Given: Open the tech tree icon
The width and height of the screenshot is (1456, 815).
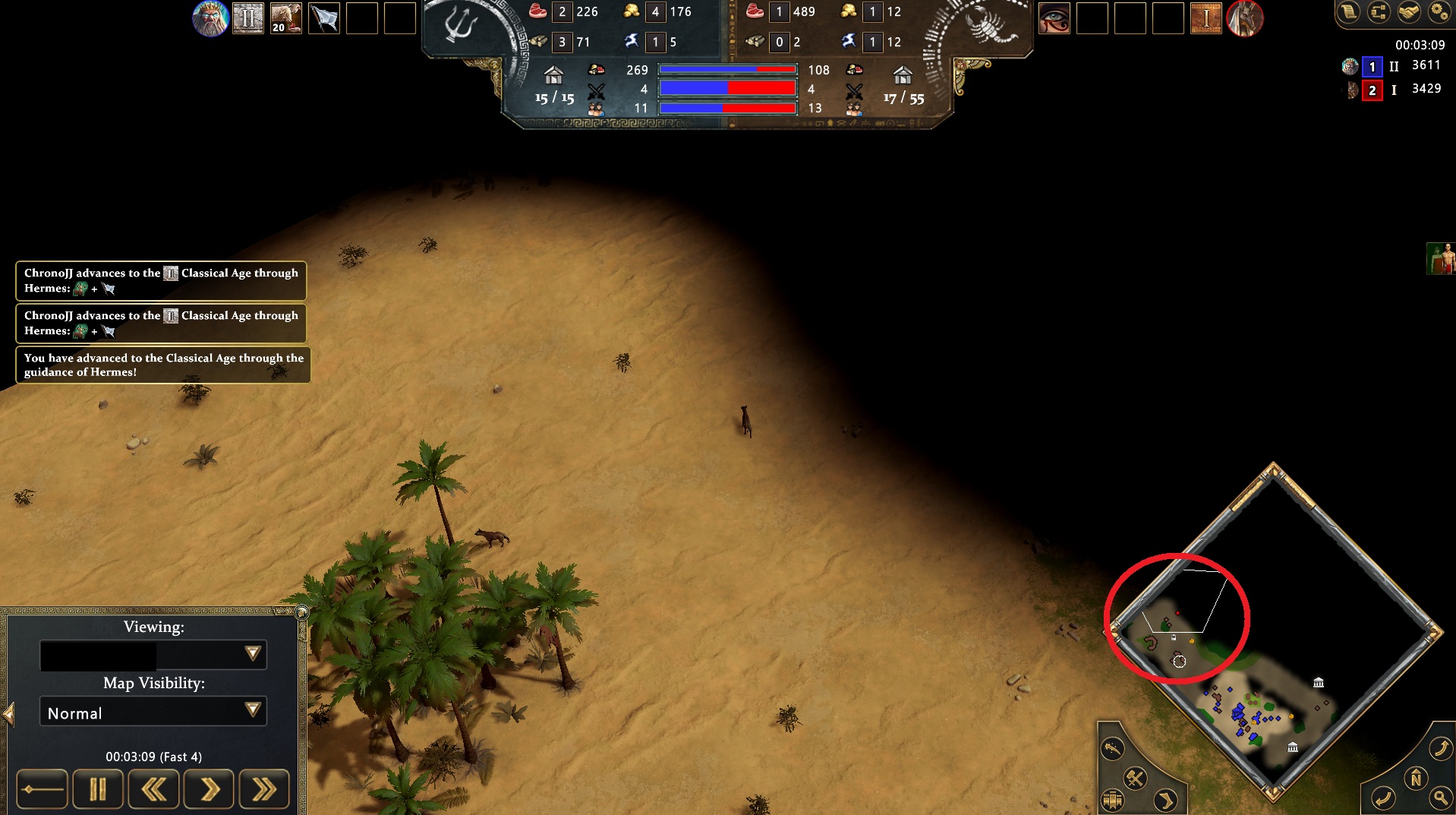Looking at the screenshot, I should (x=1379, y=11).
